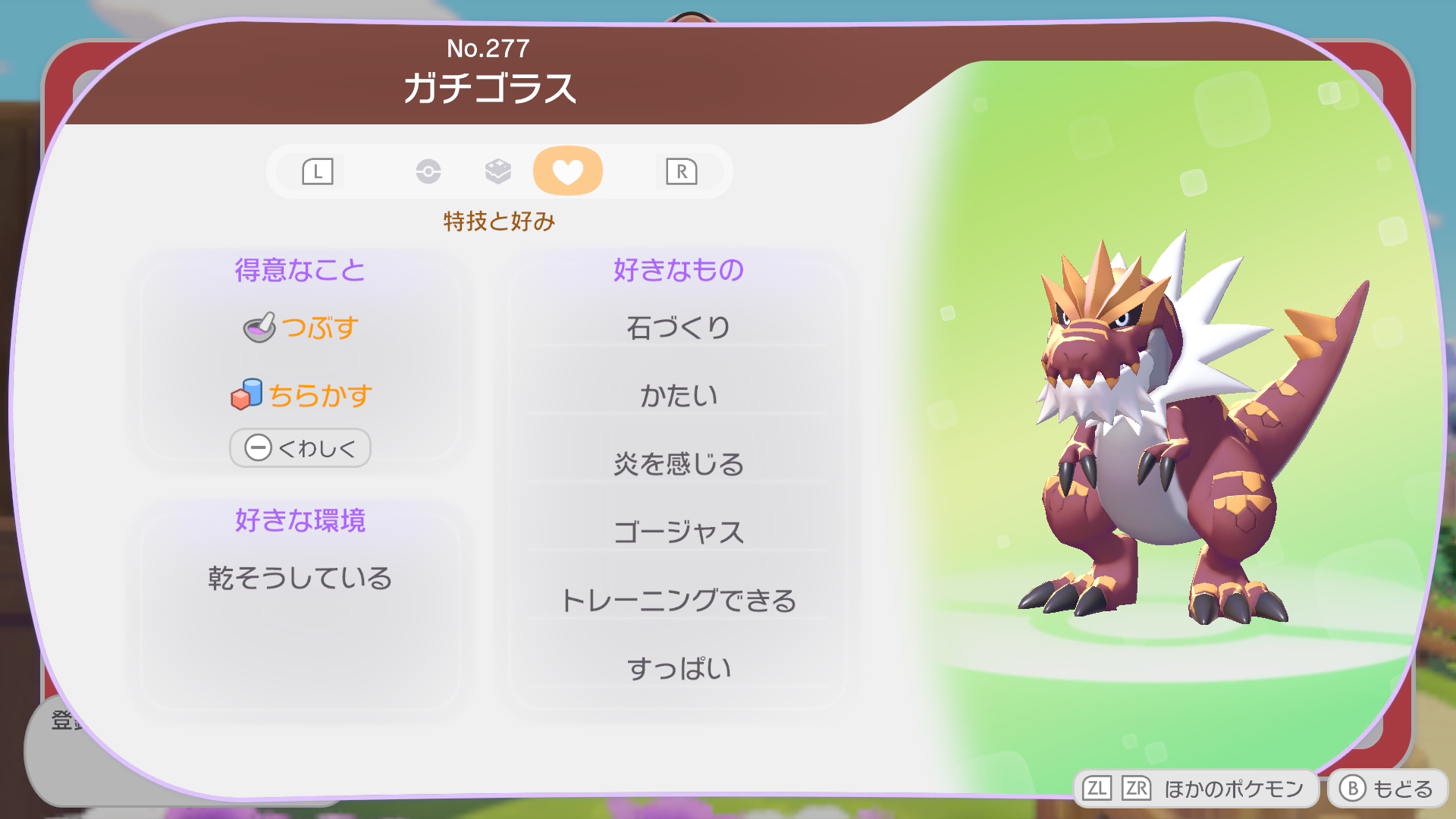Screen dimensions: 1456x819
Task: Pick the かたい favorite row
Action: tap(679, 395)
